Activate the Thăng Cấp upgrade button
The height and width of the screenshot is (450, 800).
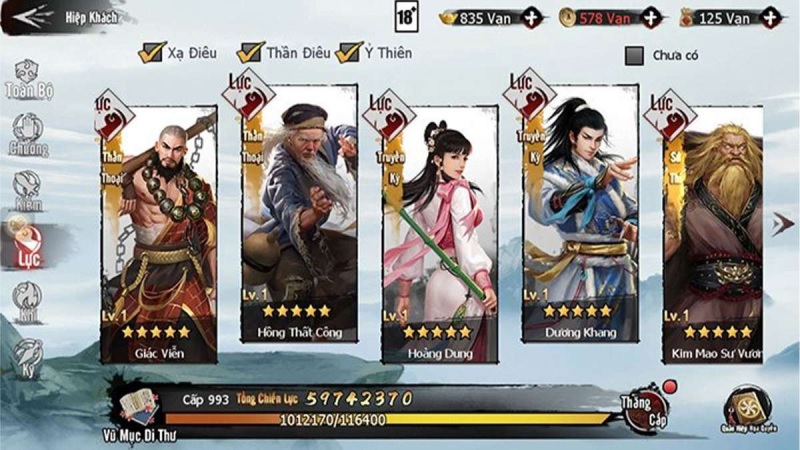[x=644, y=406]
